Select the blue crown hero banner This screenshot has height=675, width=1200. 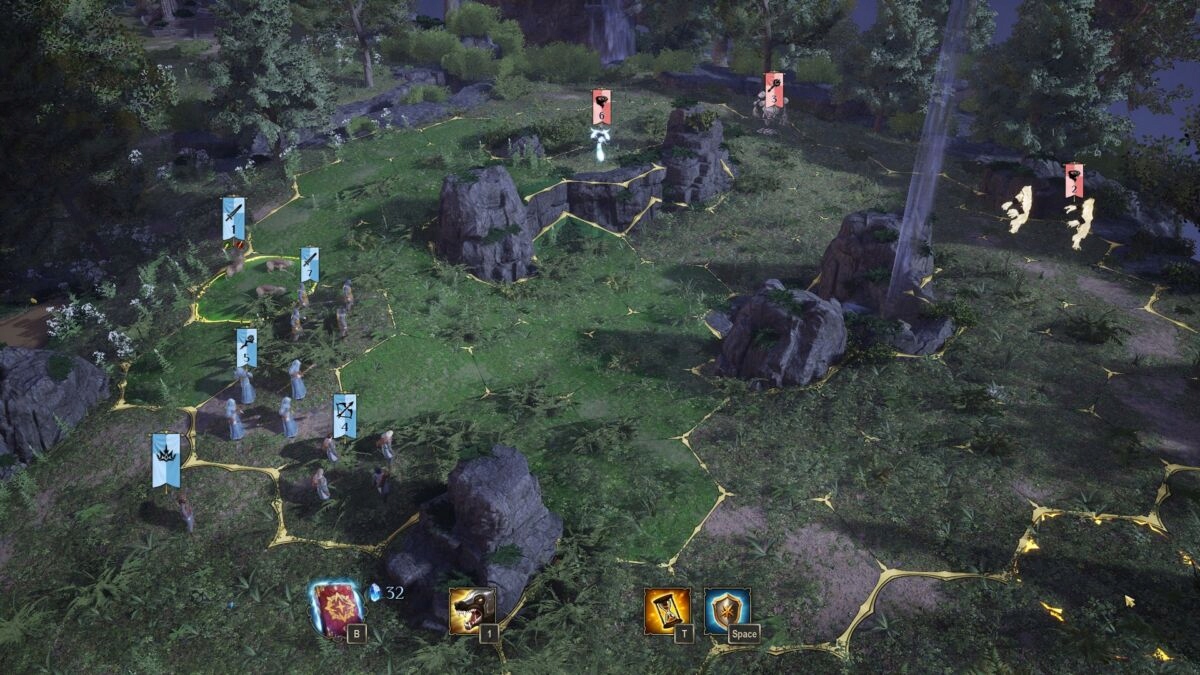tap(166, 460)
